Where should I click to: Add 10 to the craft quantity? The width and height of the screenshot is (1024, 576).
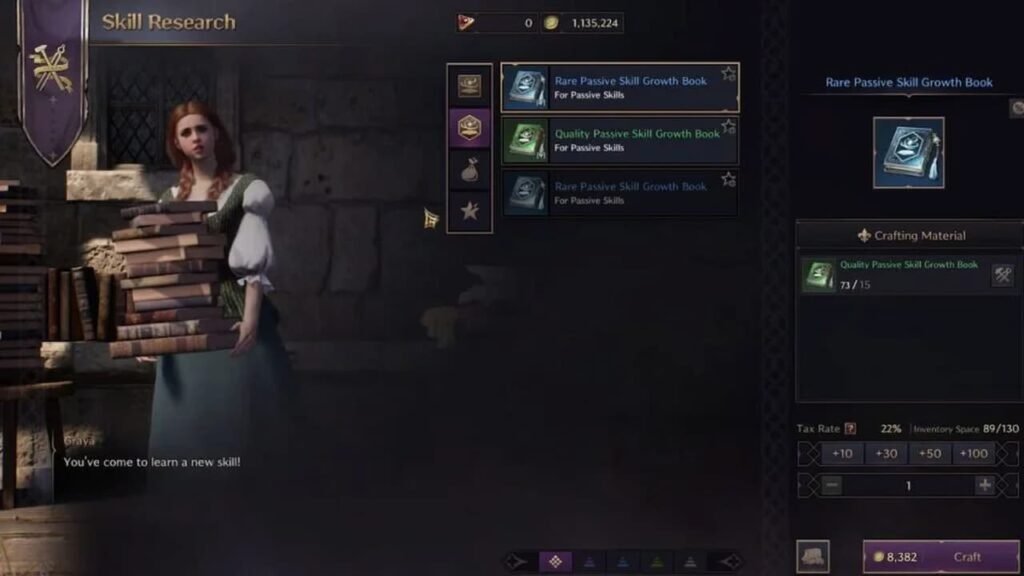(x=842, y=453)
